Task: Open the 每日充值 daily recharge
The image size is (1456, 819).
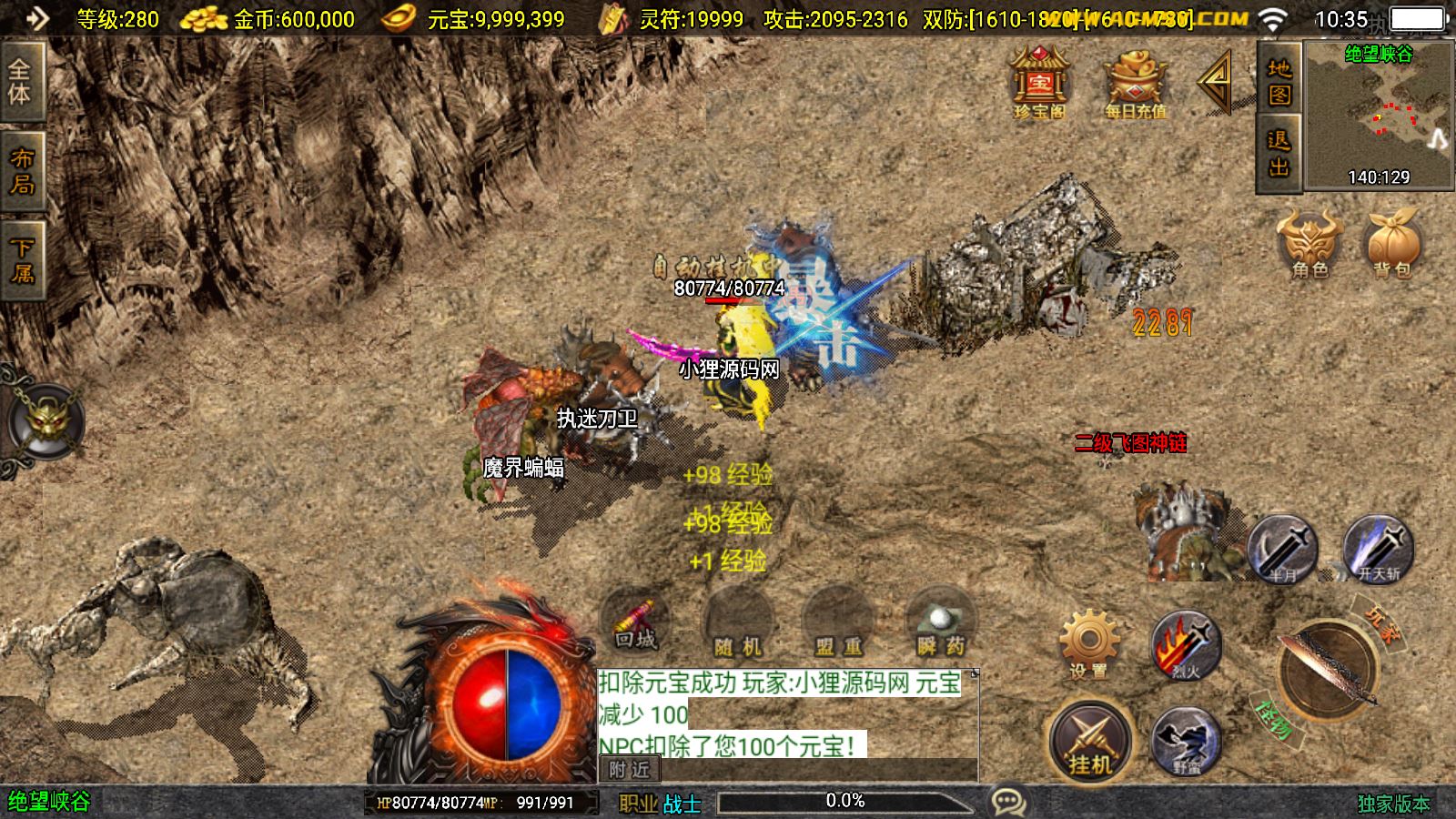Action: (1135, 84)
